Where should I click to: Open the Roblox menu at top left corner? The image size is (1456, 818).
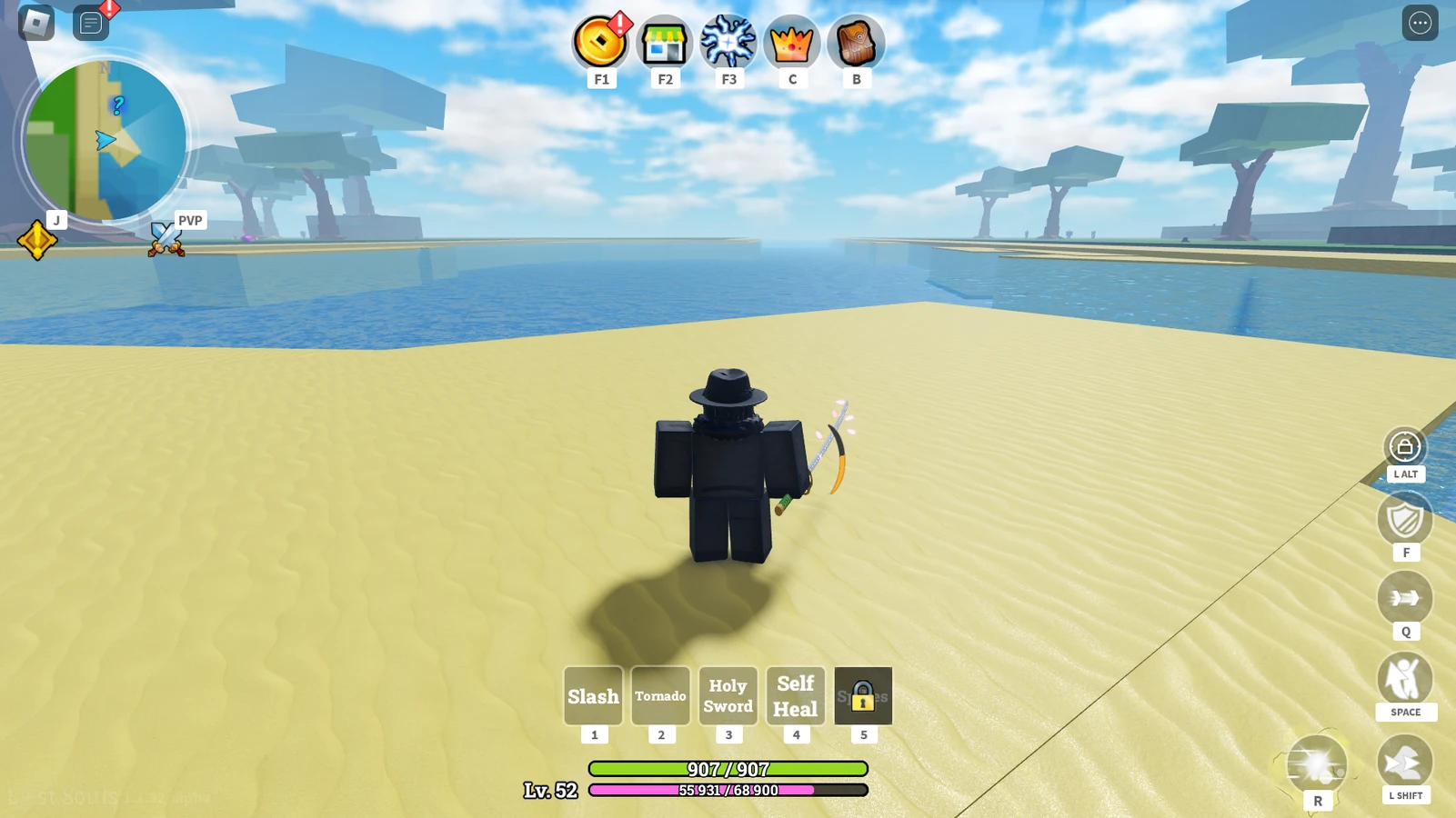tap(34, 23)
